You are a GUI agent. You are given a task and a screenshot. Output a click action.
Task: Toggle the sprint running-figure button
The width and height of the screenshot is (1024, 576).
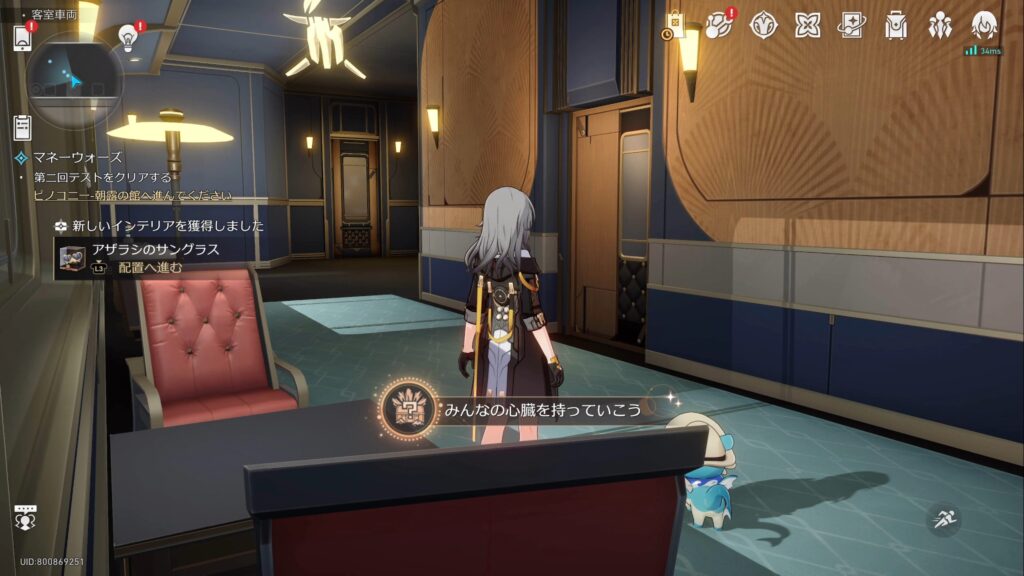click(x=942, y=518)
